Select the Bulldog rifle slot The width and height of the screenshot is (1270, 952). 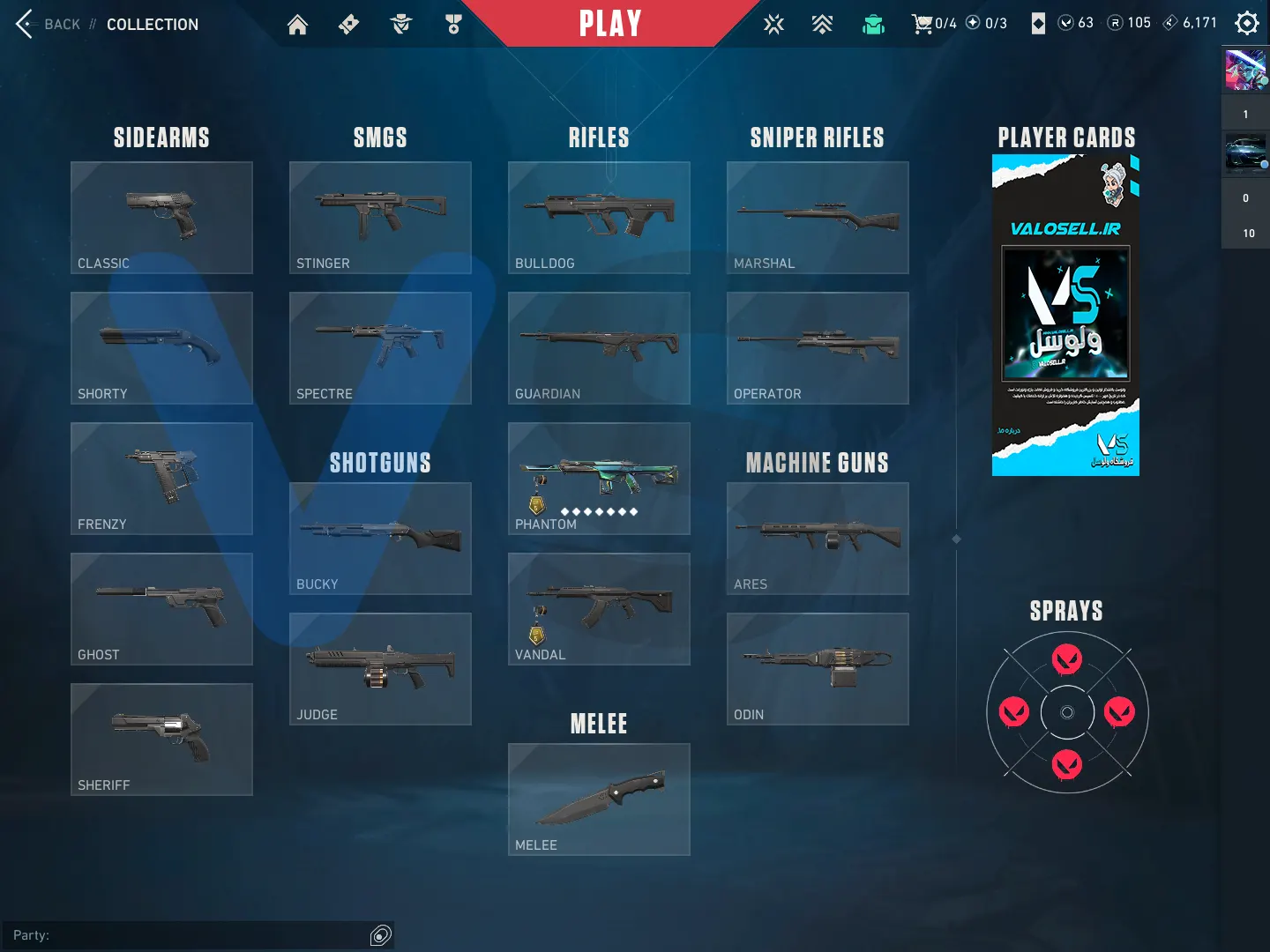[x=599, y=218]
